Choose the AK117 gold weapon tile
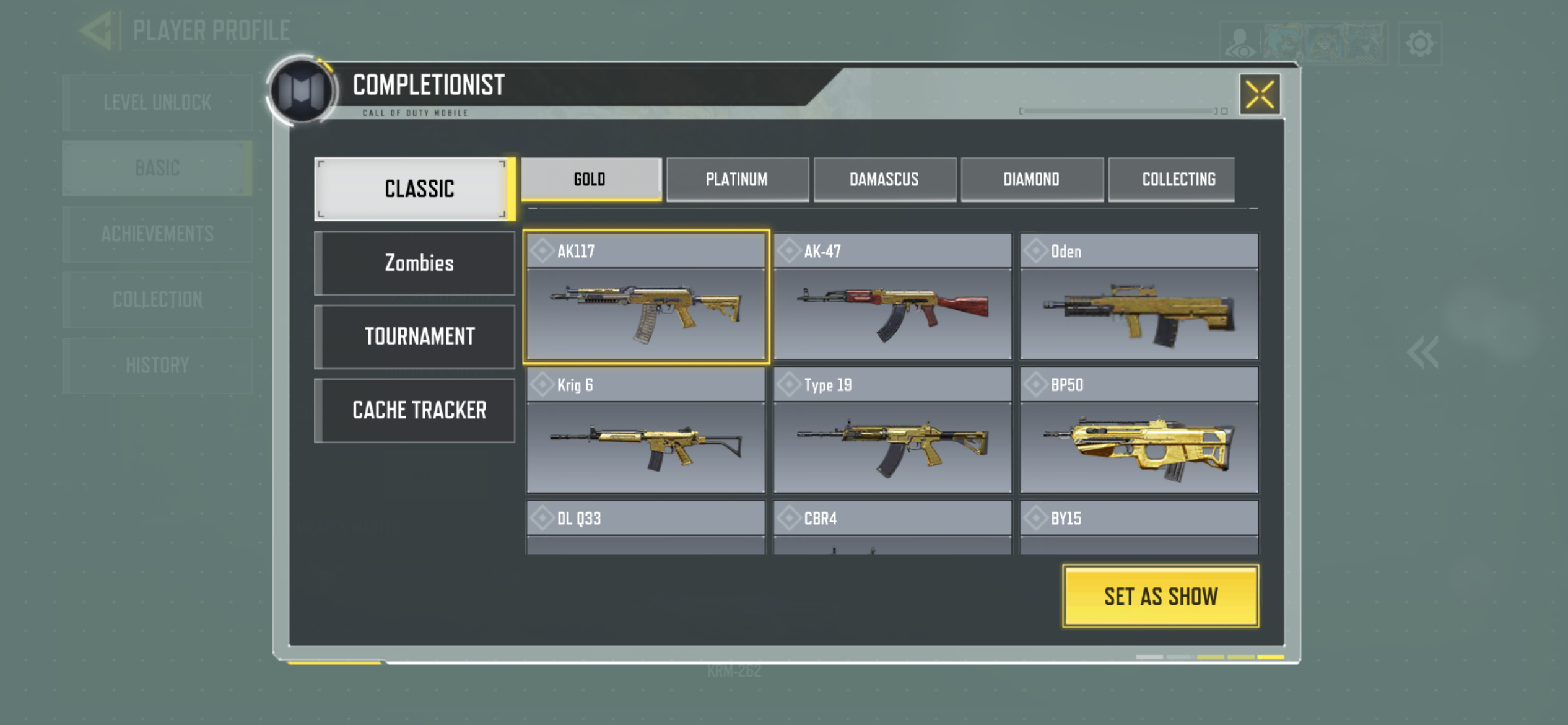 click(646, 297)
